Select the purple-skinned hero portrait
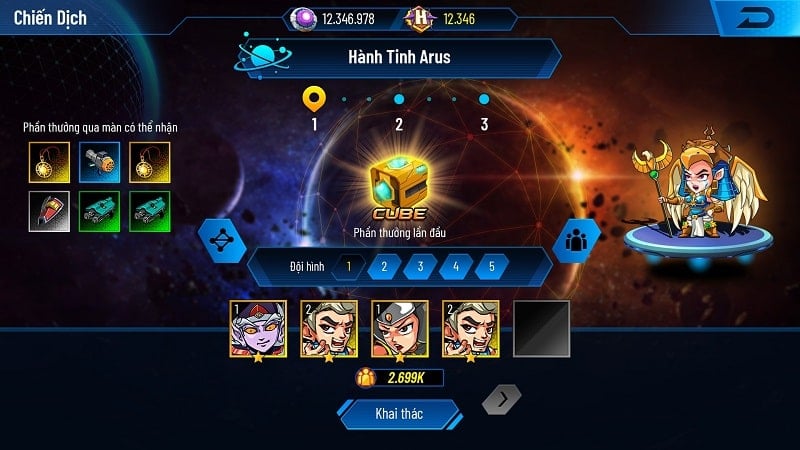Image resolution: width=800 pixels, height=450 pixels. (x=258, y=329)
